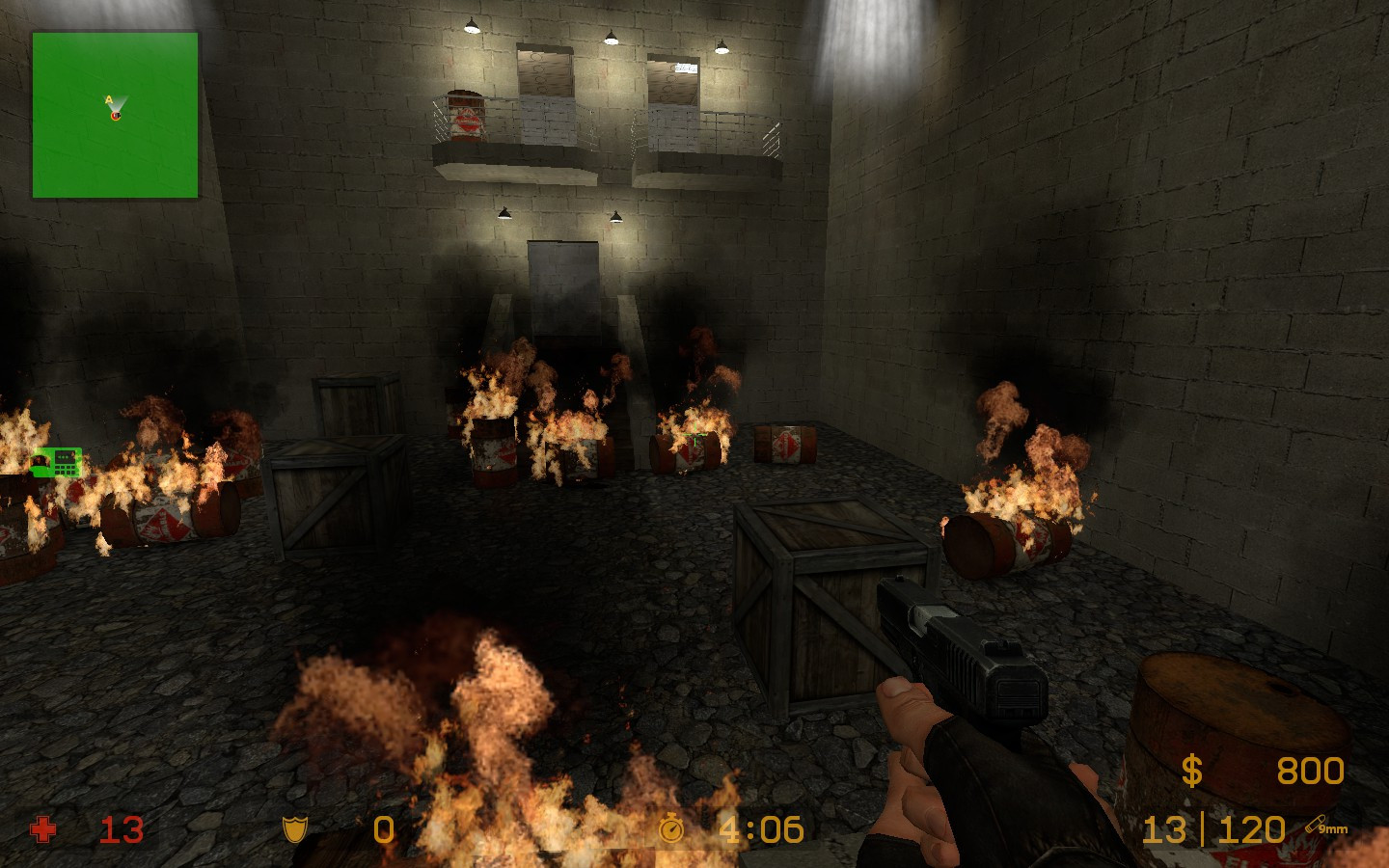Click the red health cross icon
Viewport: 1389px width, 868px height.
point(43,829)
